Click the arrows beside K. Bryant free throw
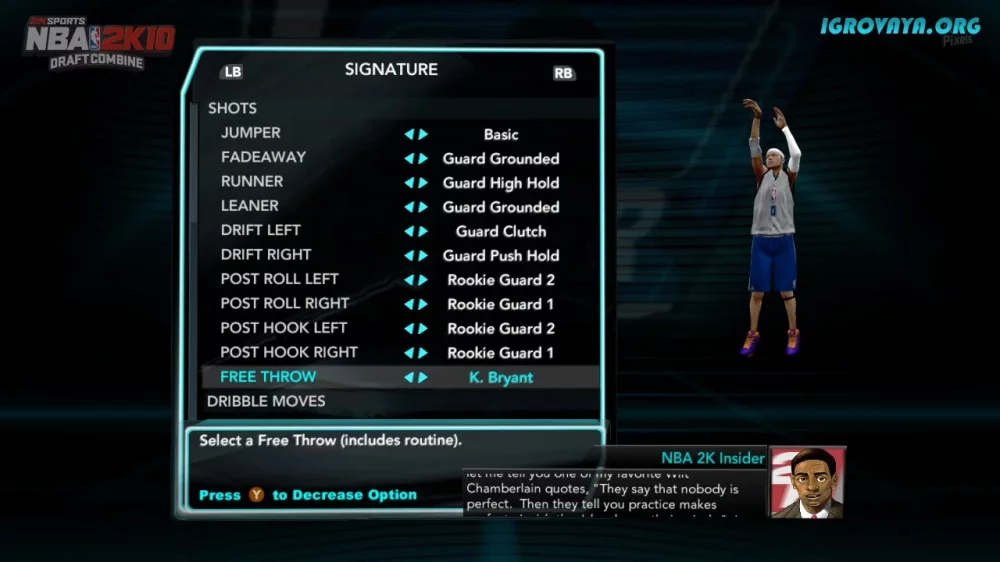This screenshot has height=562, width=1000. (416, 378)
